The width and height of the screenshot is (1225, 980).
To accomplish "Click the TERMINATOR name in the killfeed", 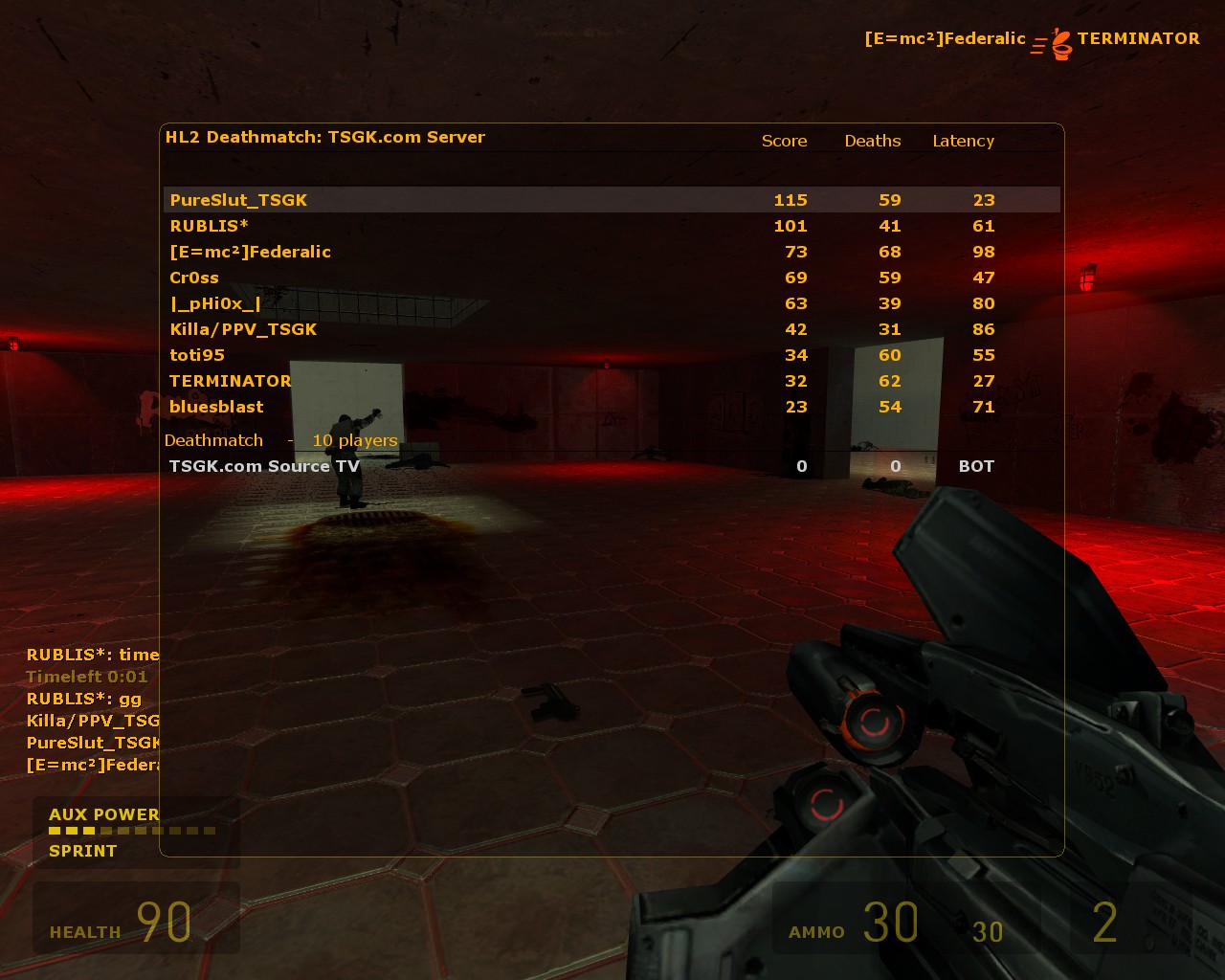I will click(1139, 39).
